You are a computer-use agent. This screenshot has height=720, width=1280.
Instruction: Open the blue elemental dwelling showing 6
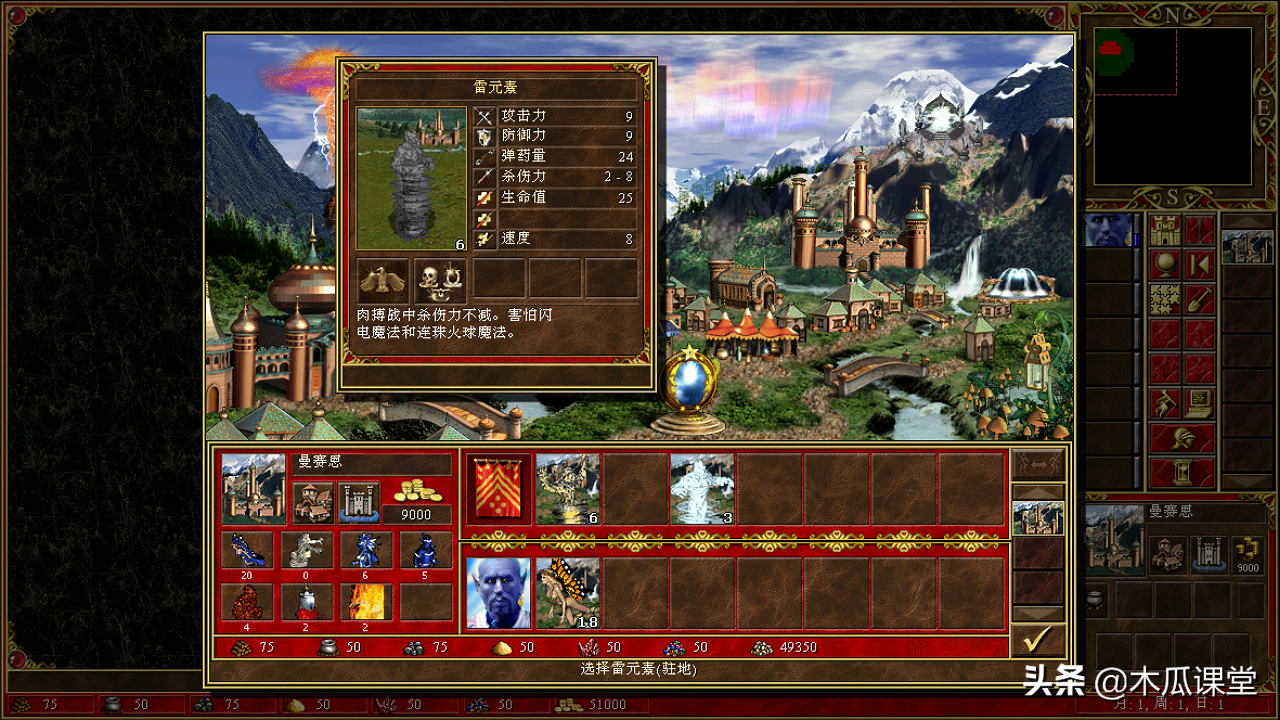366,551
